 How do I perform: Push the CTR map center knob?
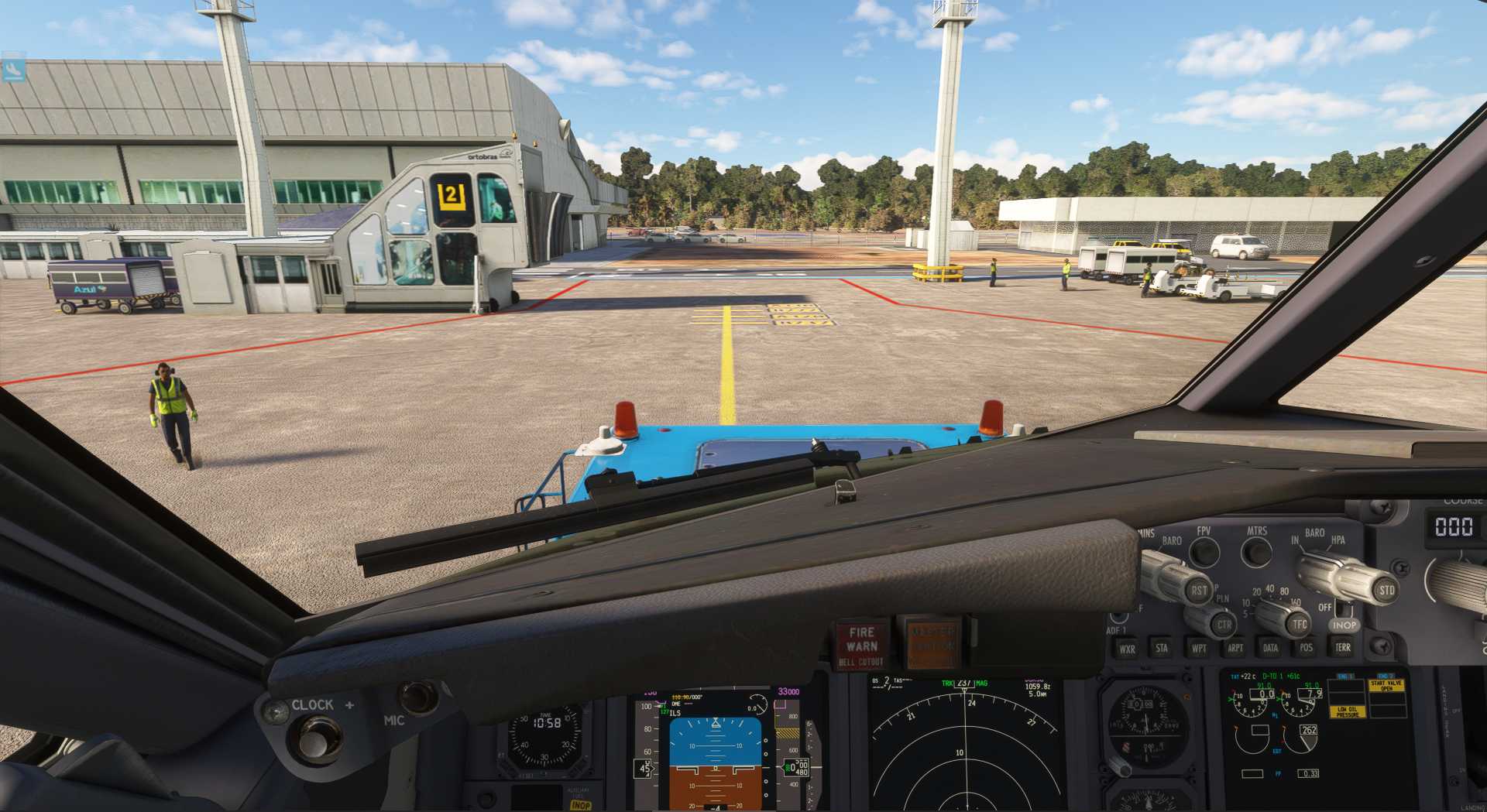point(1223,625)
